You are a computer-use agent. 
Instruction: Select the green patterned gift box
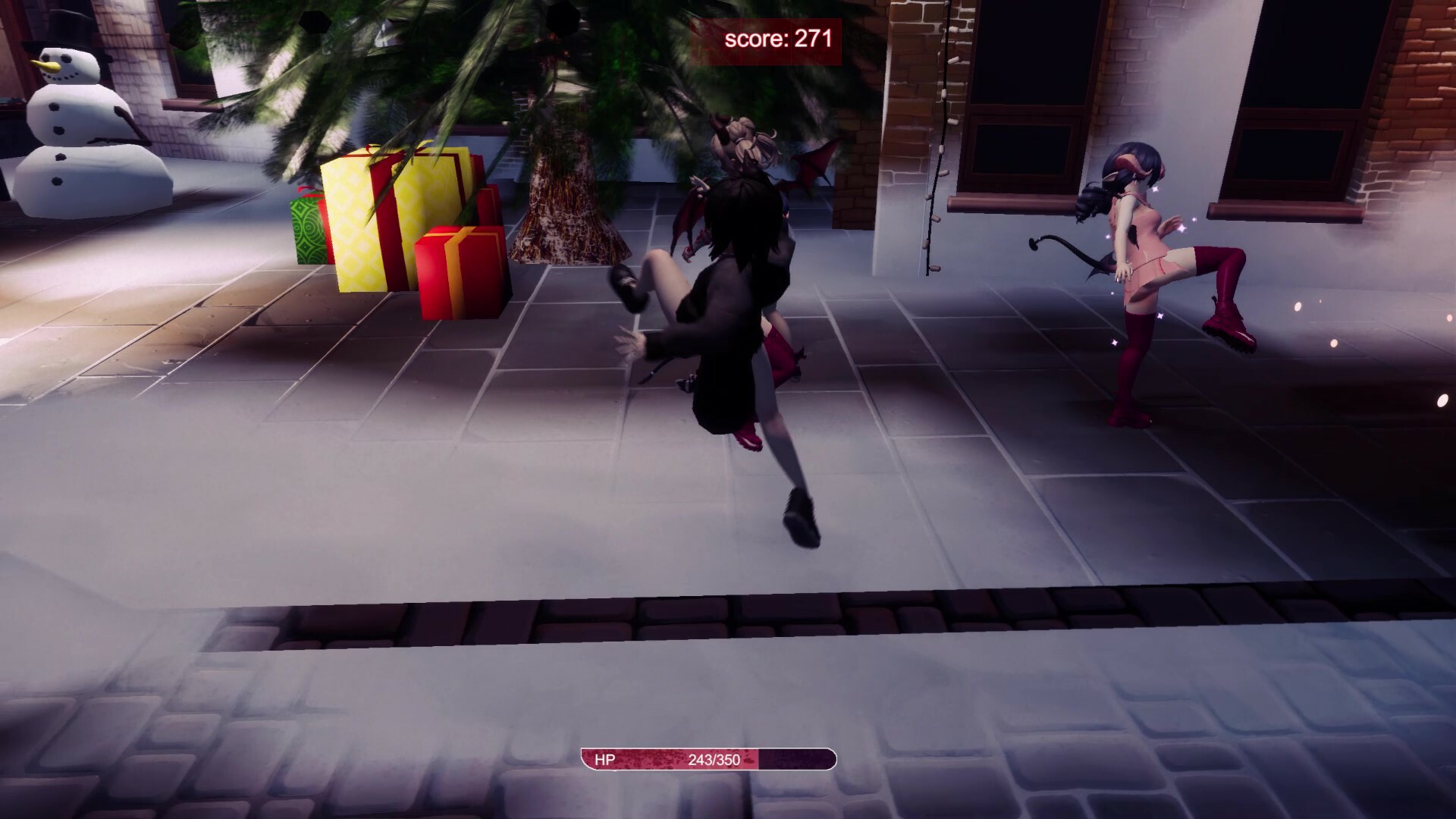(x=307, y=227)
